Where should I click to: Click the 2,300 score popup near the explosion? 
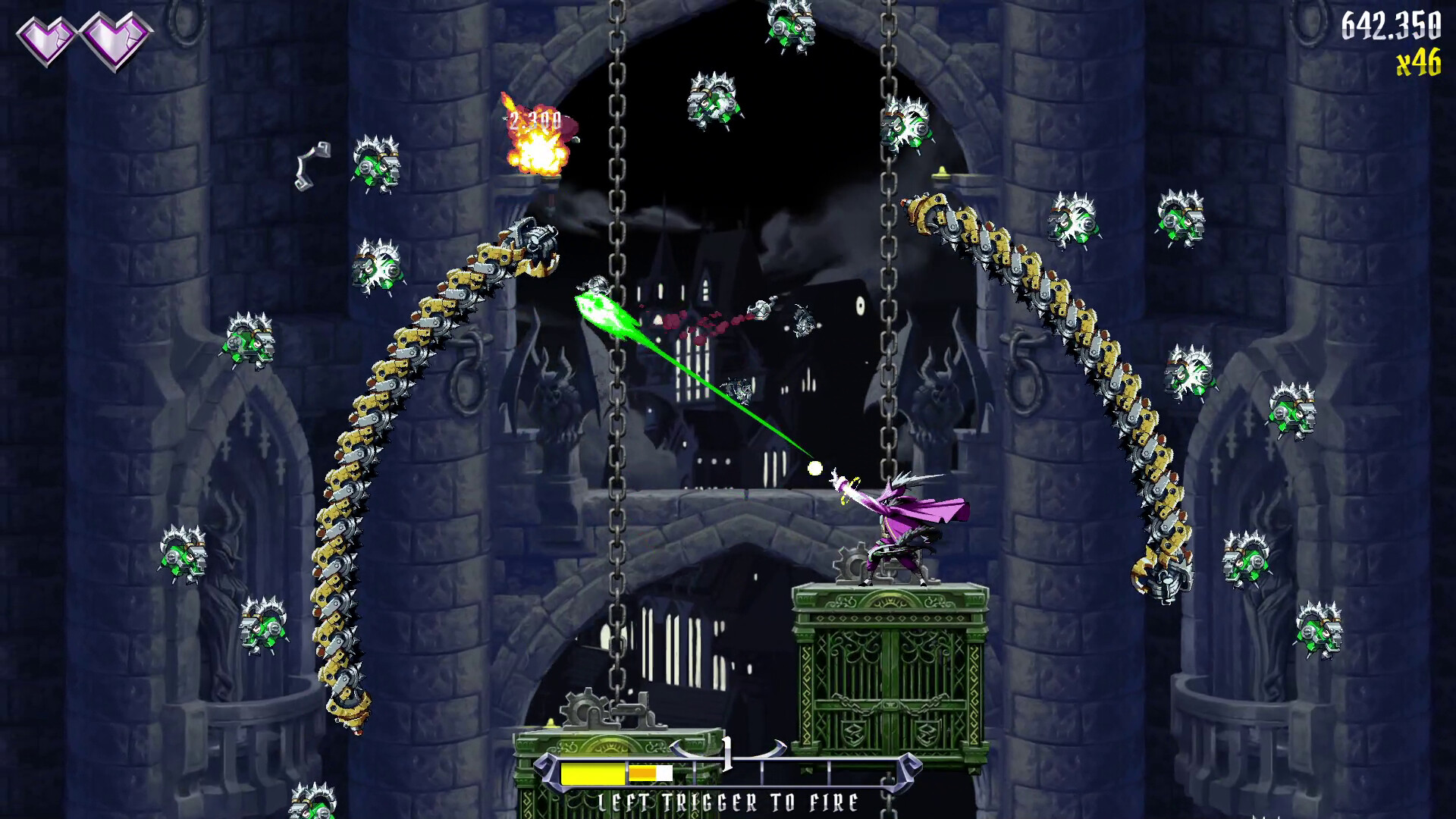(535, 118)
